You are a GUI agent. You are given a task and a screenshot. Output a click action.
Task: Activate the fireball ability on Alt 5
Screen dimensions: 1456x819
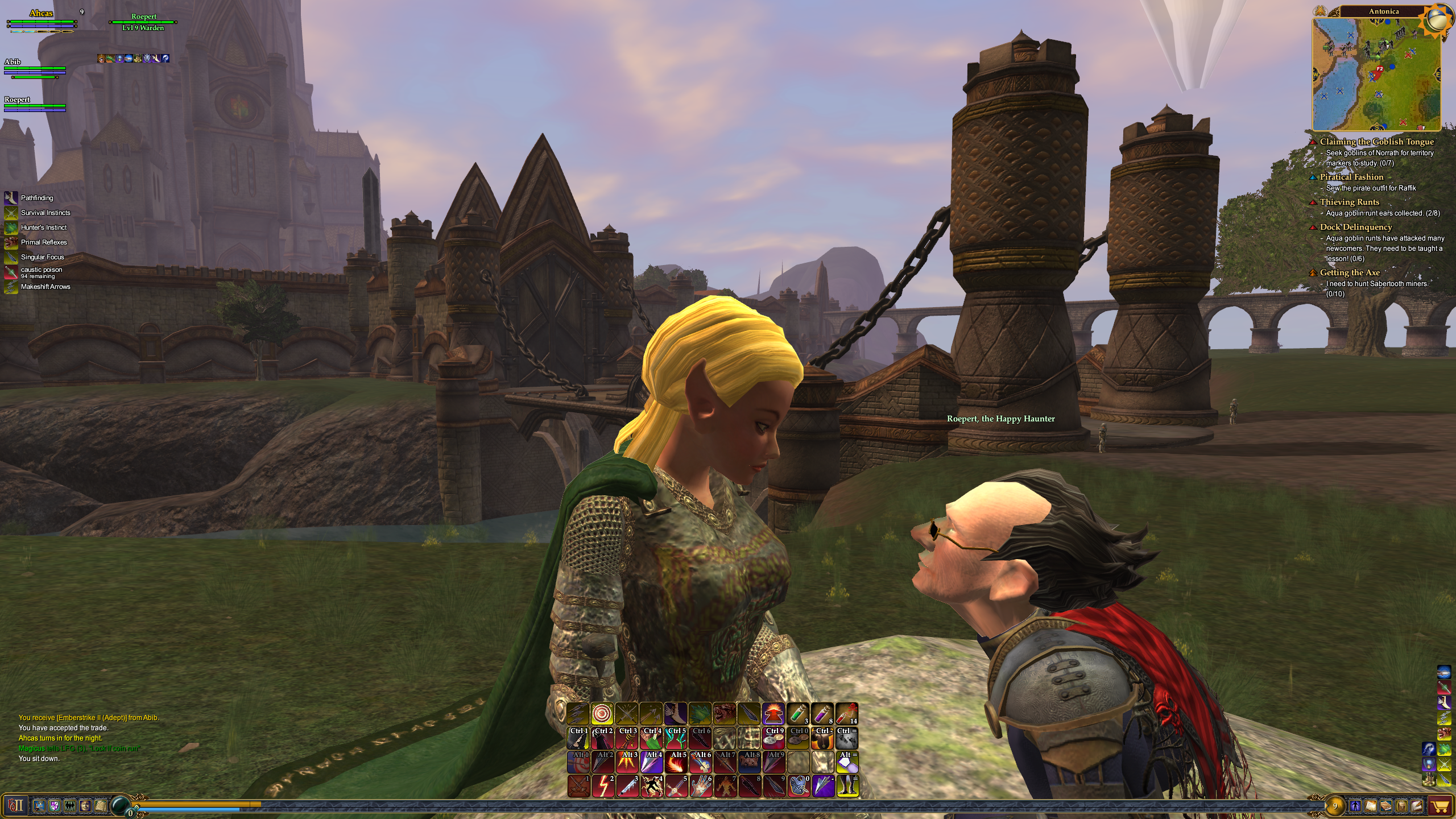click(676, 762)
